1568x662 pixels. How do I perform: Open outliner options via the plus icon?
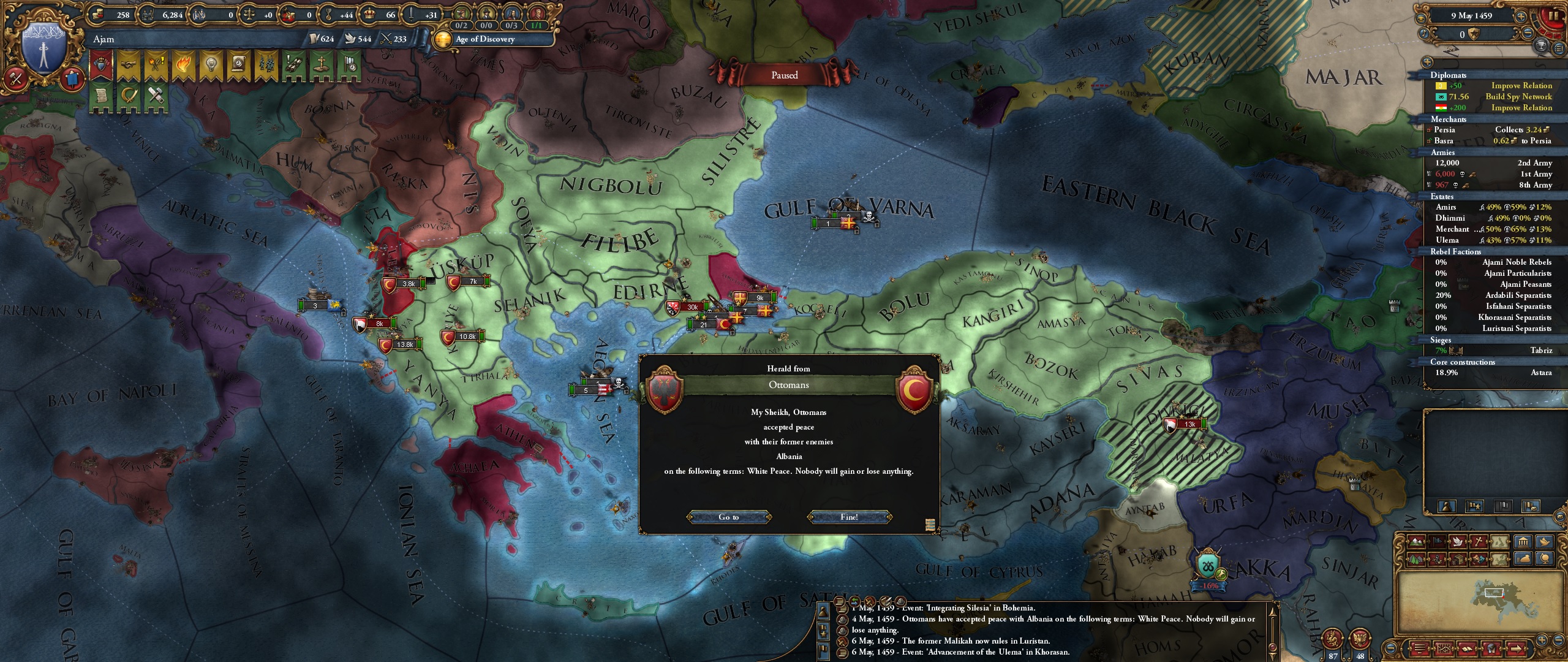(1427, 63)
